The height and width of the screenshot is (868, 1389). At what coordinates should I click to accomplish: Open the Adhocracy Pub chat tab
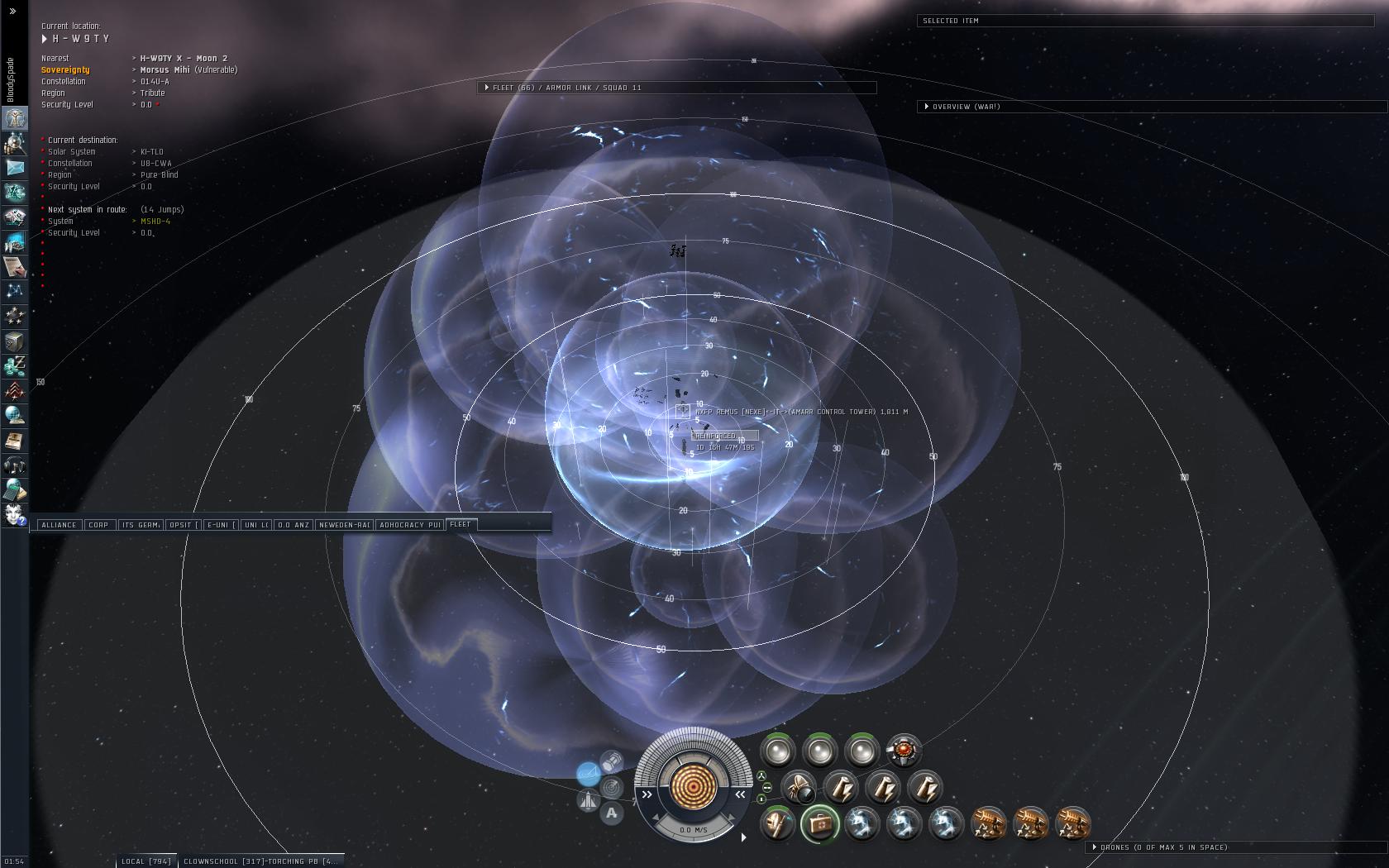click(409, 525)
